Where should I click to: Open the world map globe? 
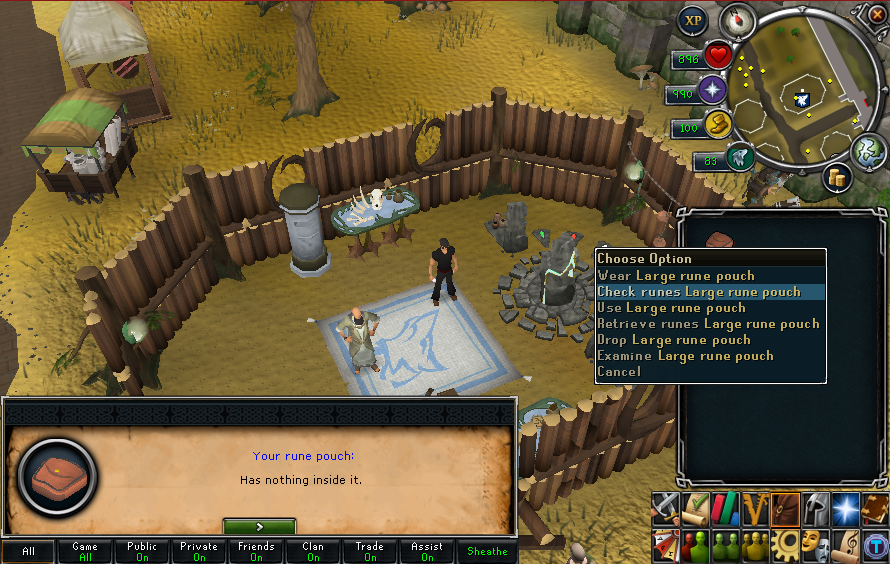[866, 148]
